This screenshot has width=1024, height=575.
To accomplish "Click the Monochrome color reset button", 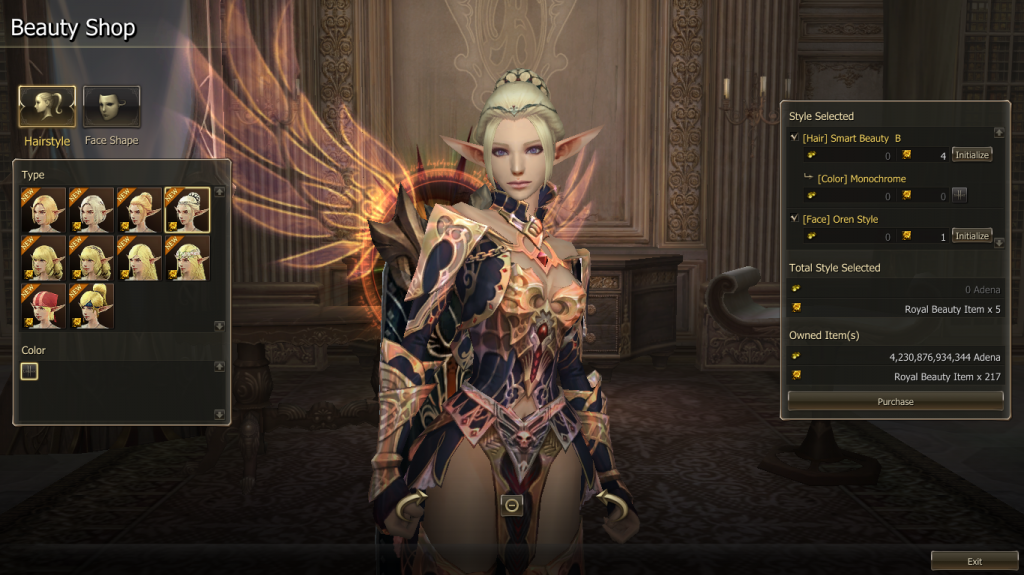I will tap(959, 195).
